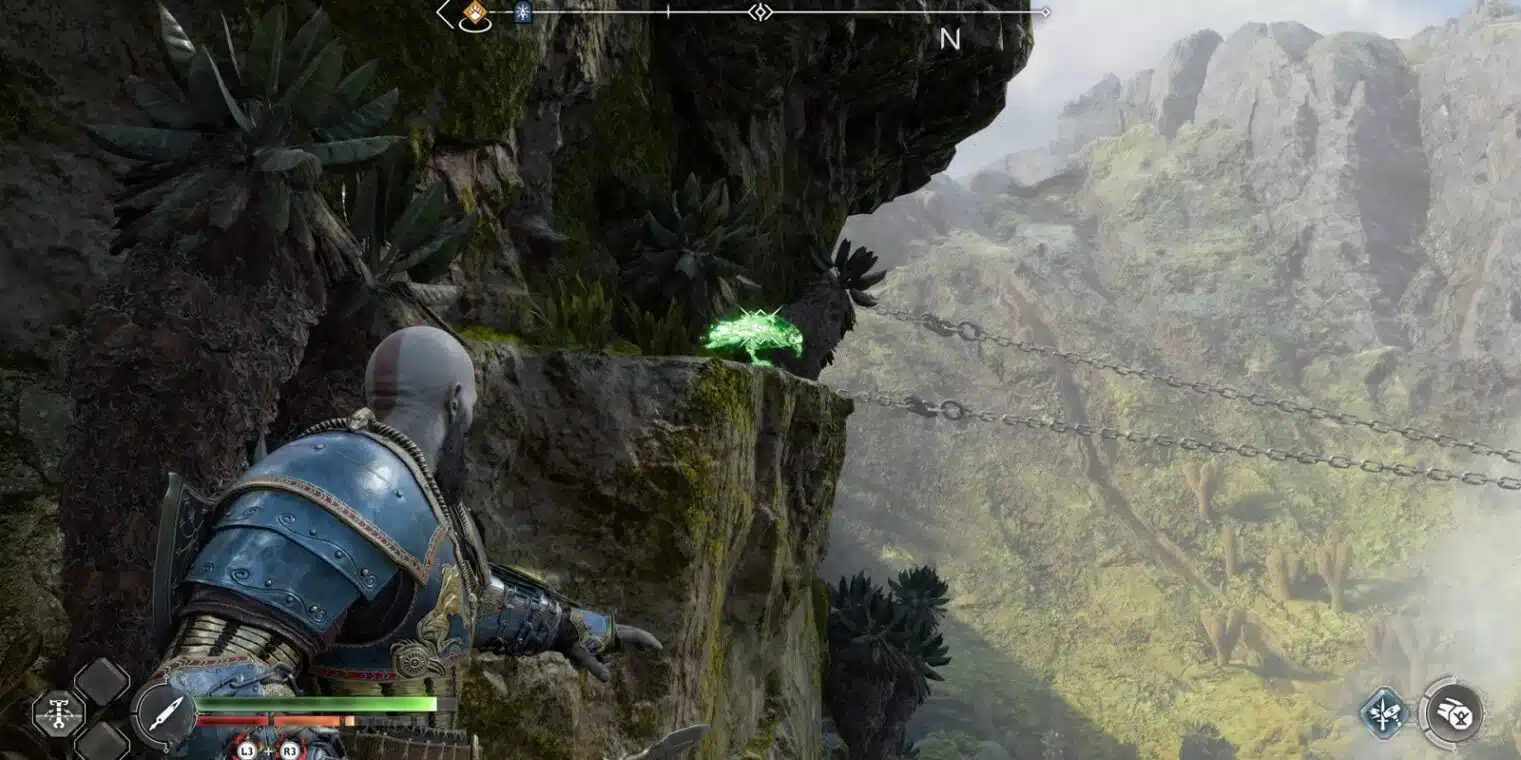Viewport: 1521px width, 760px height.
Task: Use the rune-marked relic icon
Action: coord(1451,713)
